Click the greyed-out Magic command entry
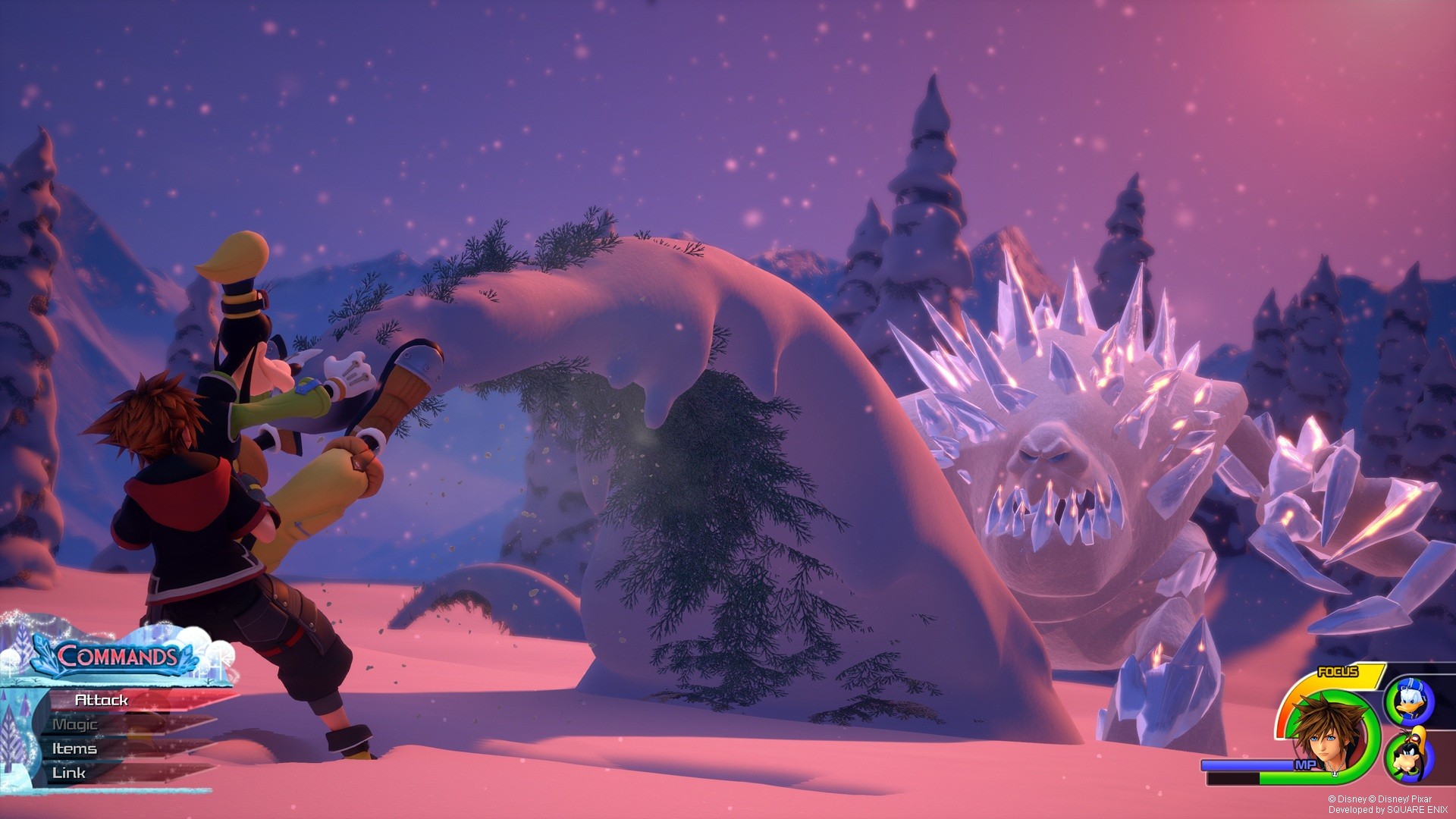The height and width of the screenshot is (819, 1456). point(76,724)
